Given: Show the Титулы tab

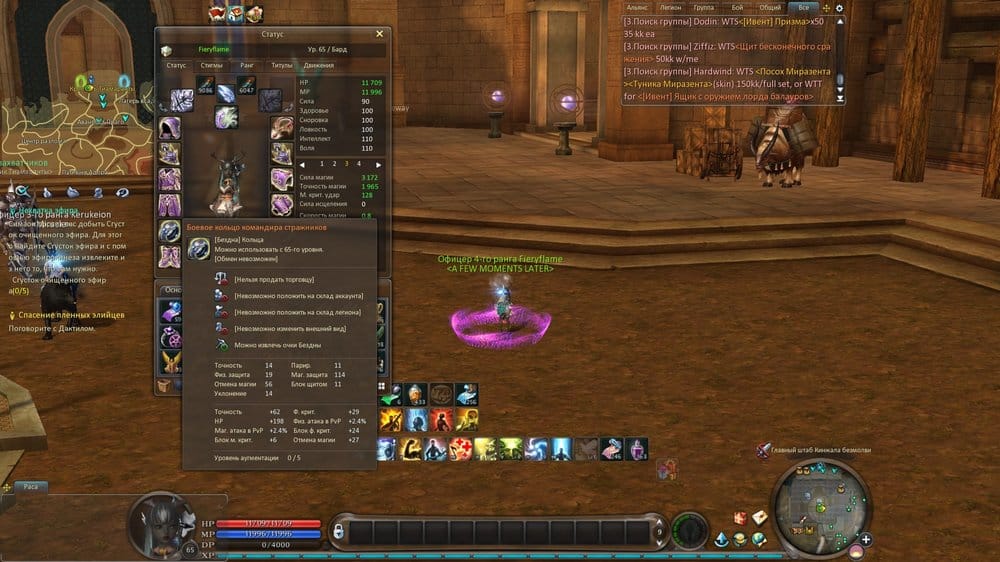Looking at the screenshot, I should click(x=280, y=65).
